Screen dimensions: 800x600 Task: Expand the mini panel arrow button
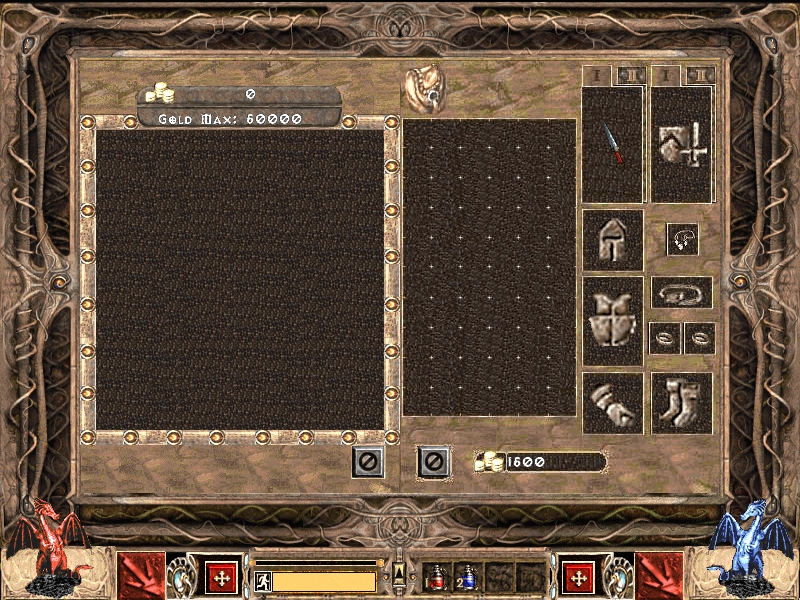pyautogui.click(x=399, y=571)
